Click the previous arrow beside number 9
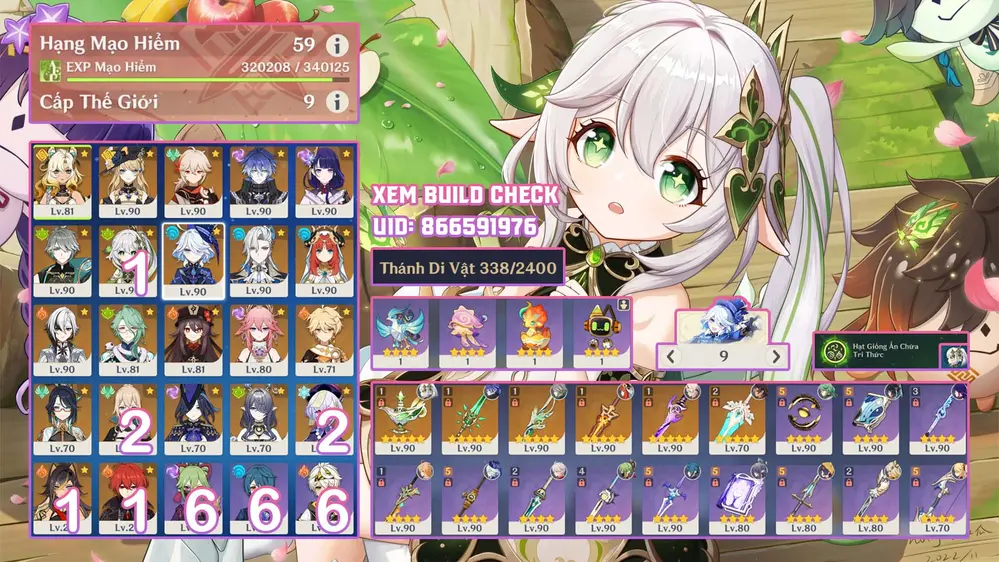The image size is (999, 562). (x=670, y=357)
